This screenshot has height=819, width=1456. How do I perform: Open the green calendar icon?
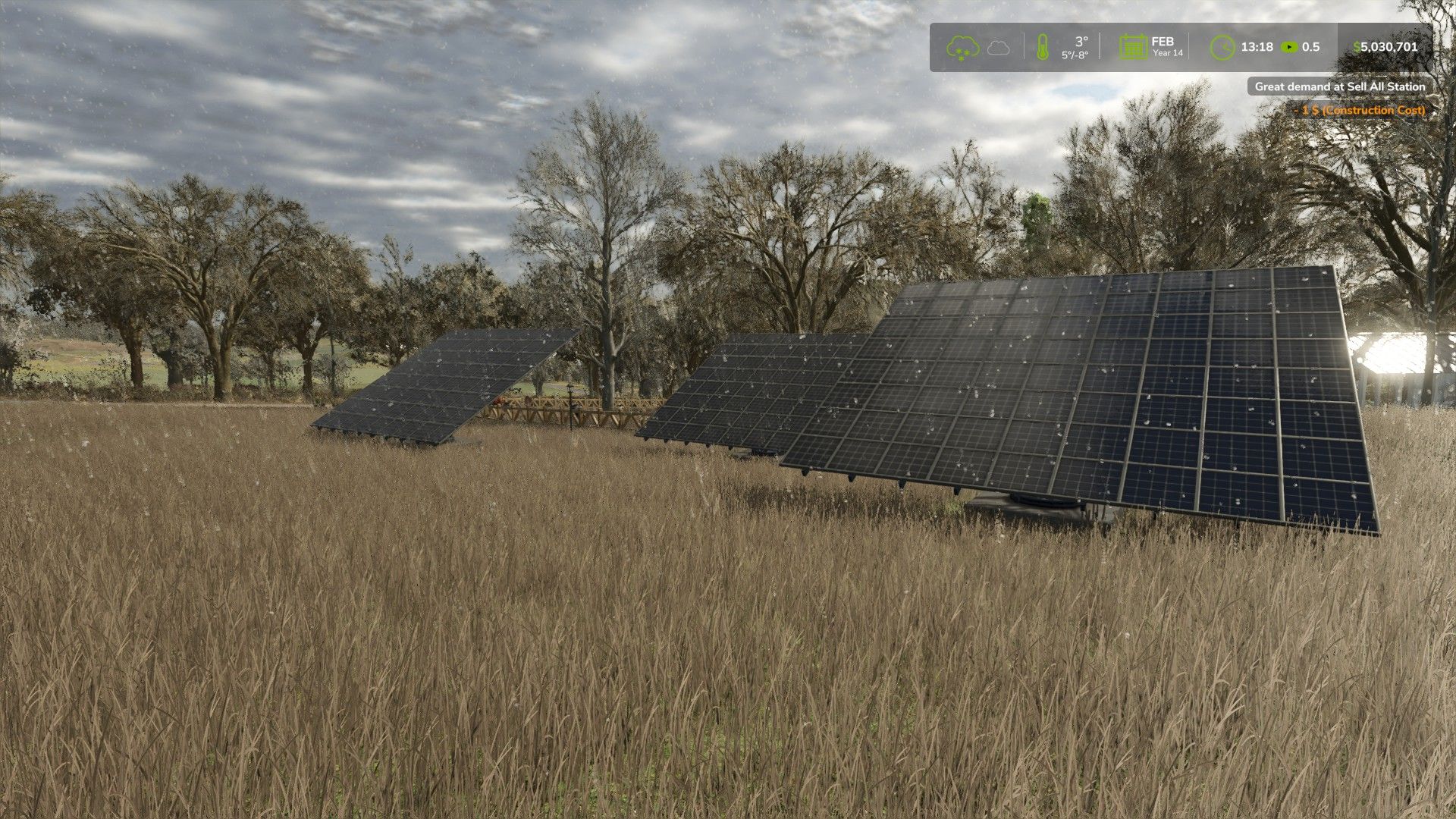[1133, 47]
